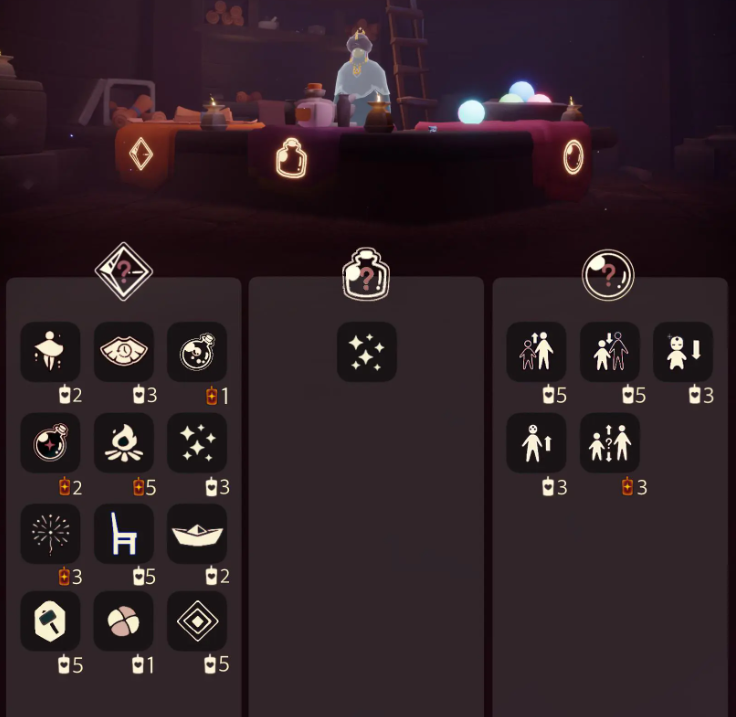Open the mystery circle category header
Image resolution: width=736 pixels, height=717 pixels.
[609, 272]
